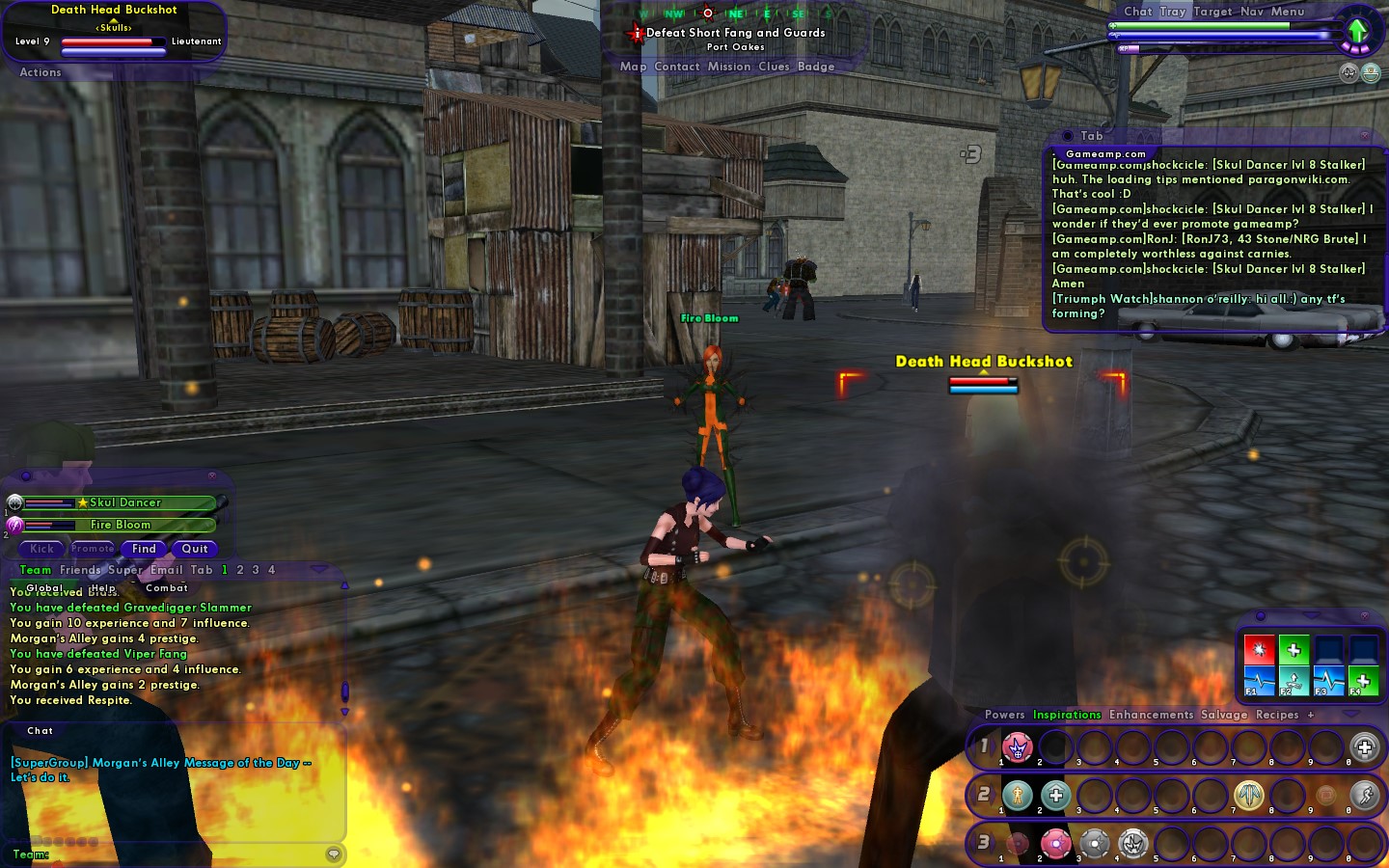Open the Map window
Viewport: 1389px width, 868px height.
coord(633,67)
